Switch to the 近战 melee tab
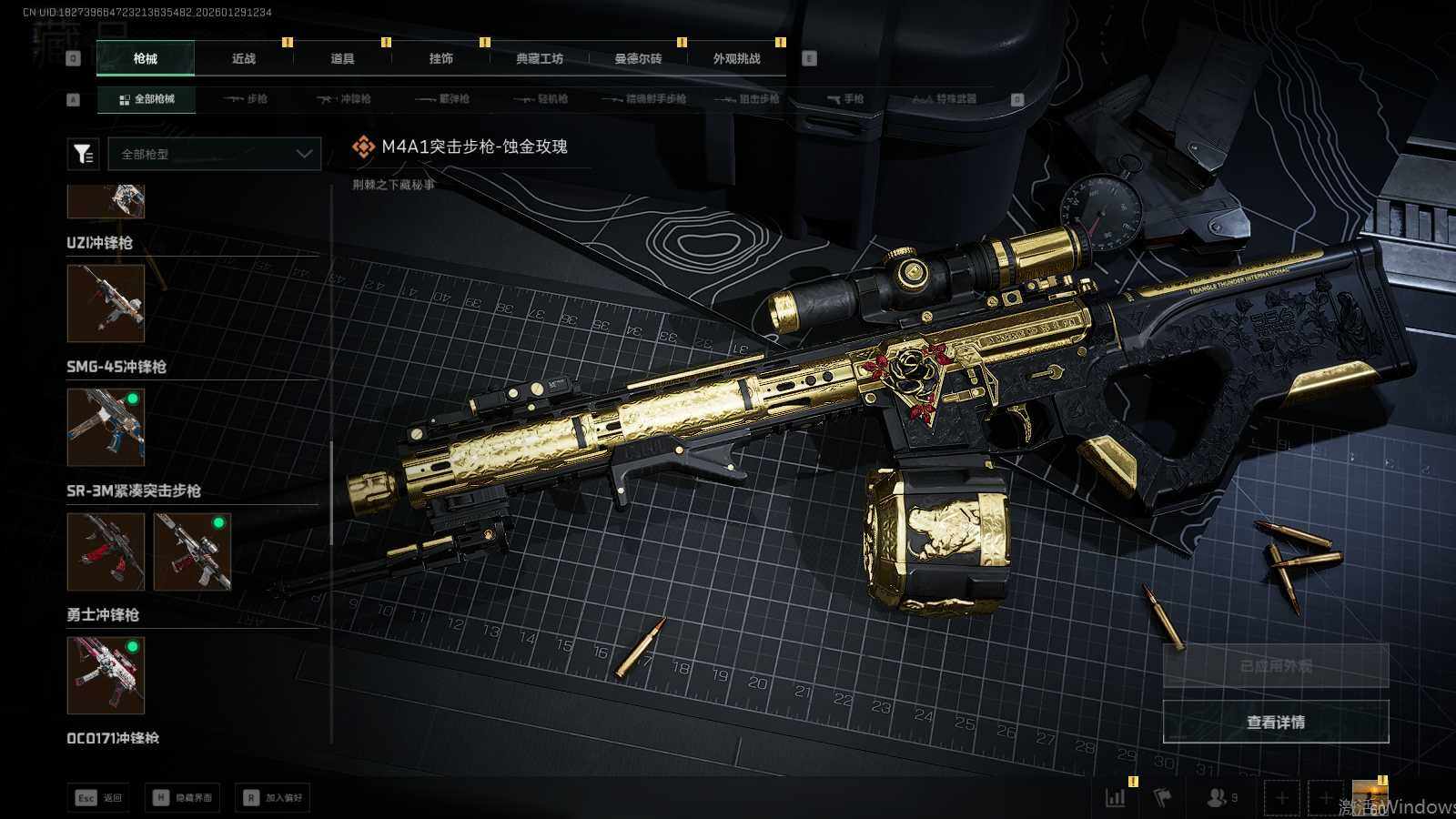Screen dimensions: 1456x819 point(244,58)
